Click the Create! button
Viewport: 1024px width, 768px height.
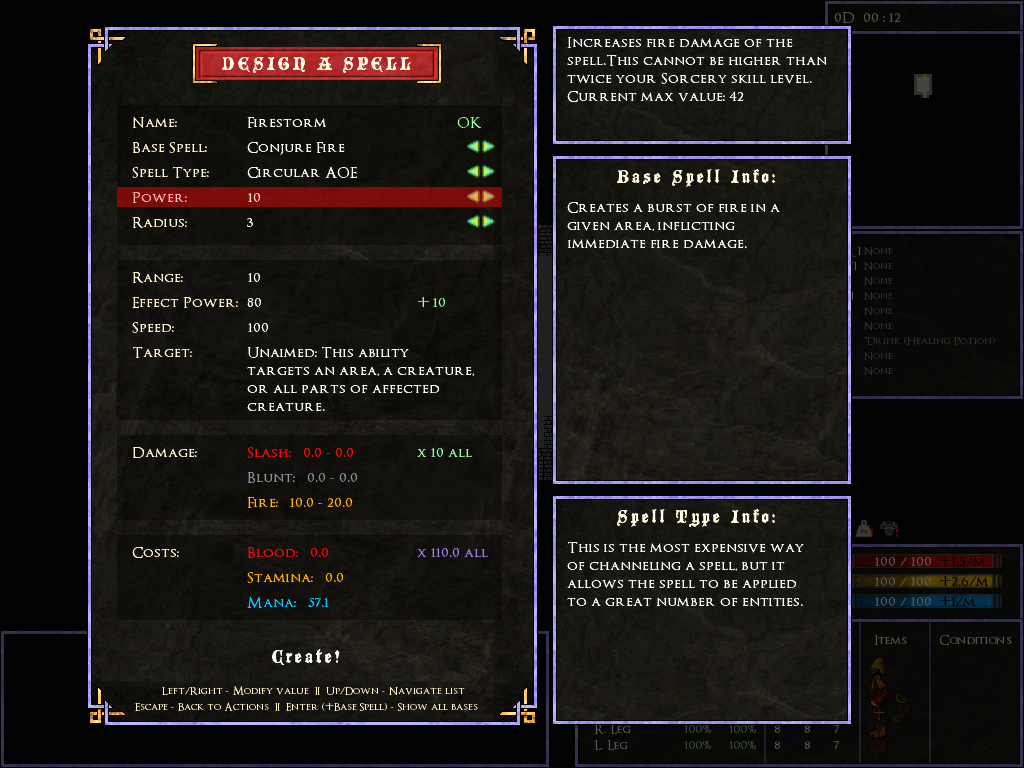point(306,657)
